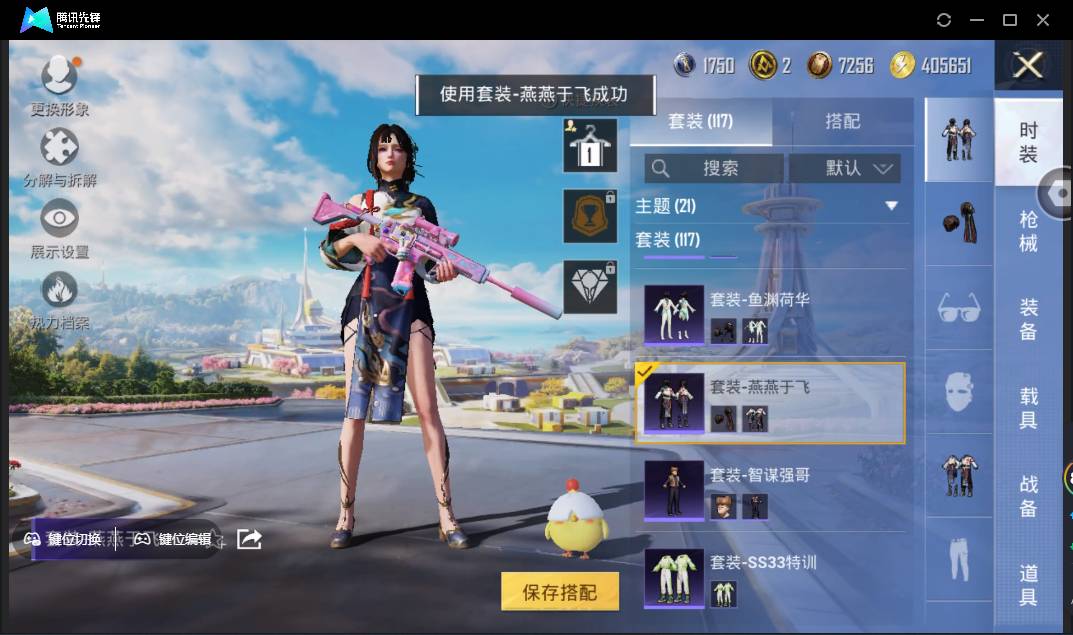Click the 保存搭配 save outfit button

[559, 592]
